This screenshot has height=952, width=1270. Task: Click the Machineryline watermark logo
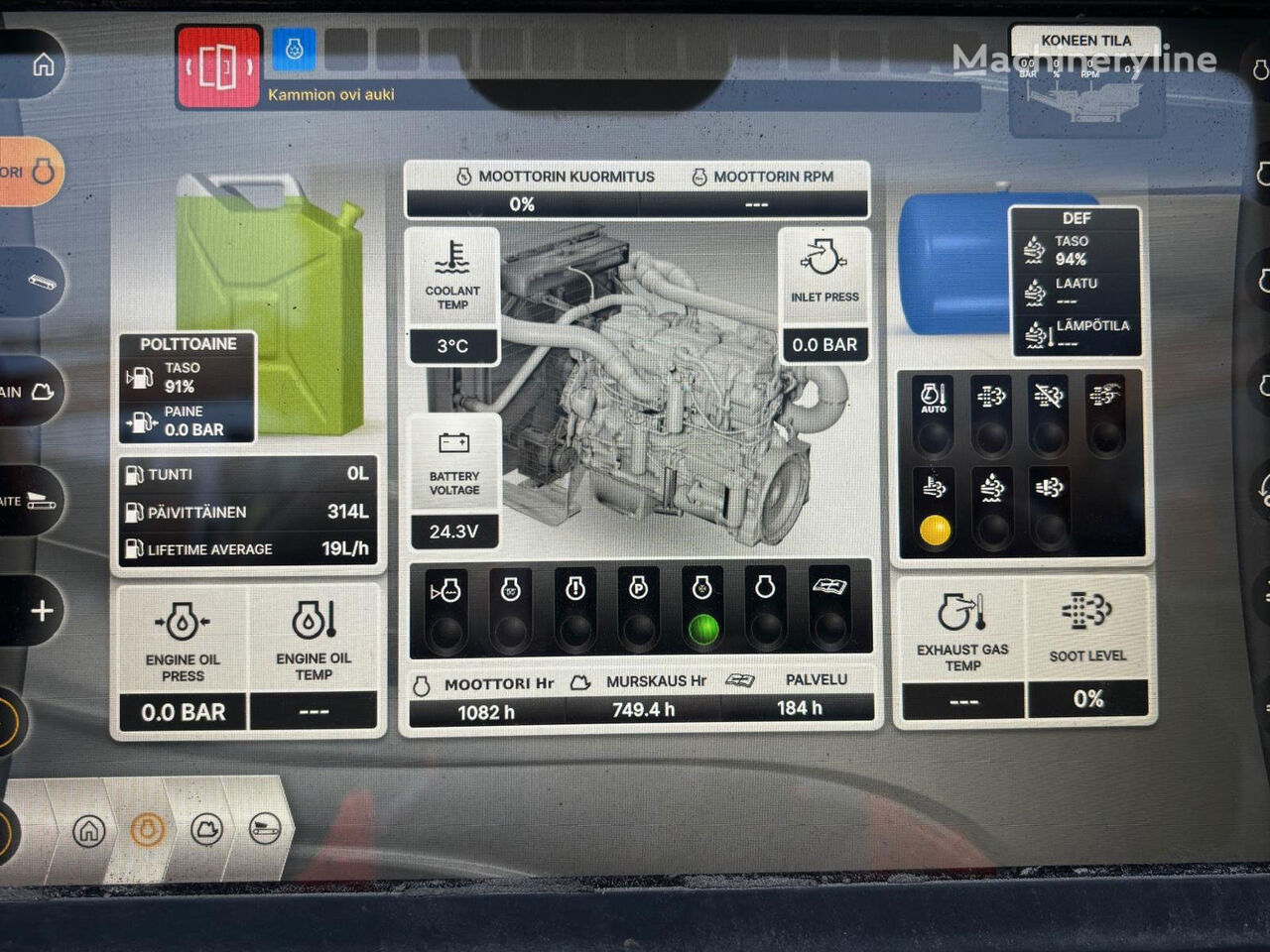pyautogui.click(x=1084, y=59)
